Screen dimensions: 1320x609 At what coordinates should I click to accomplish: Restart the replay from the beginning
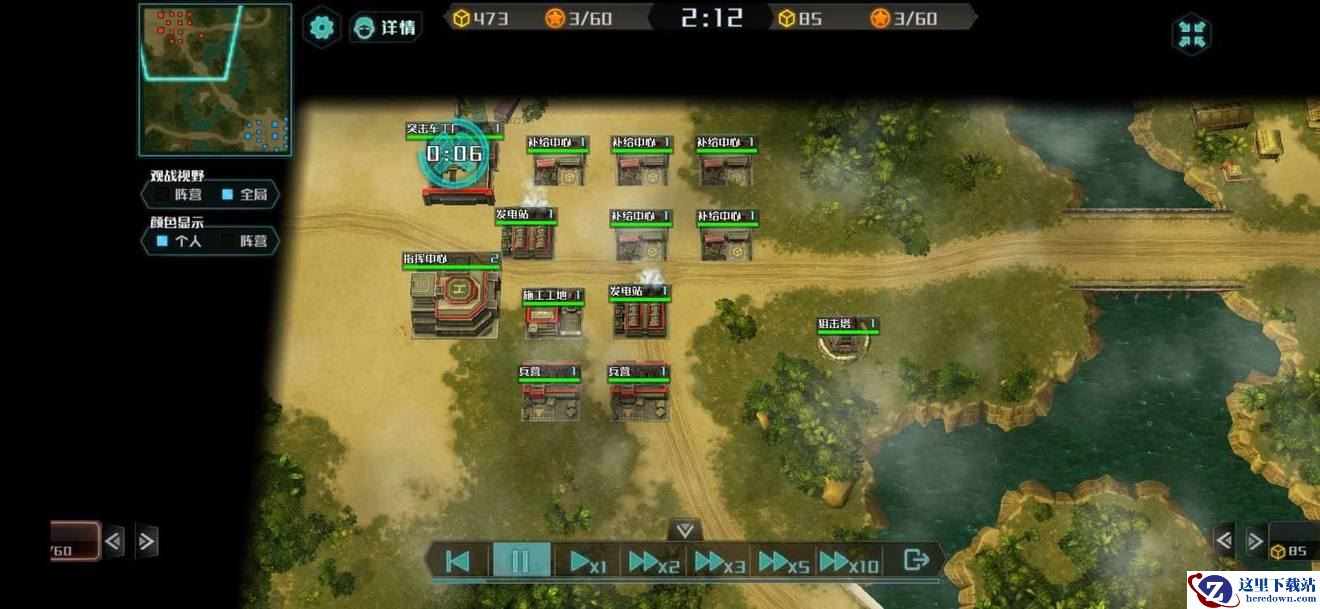tap(457, 561)
